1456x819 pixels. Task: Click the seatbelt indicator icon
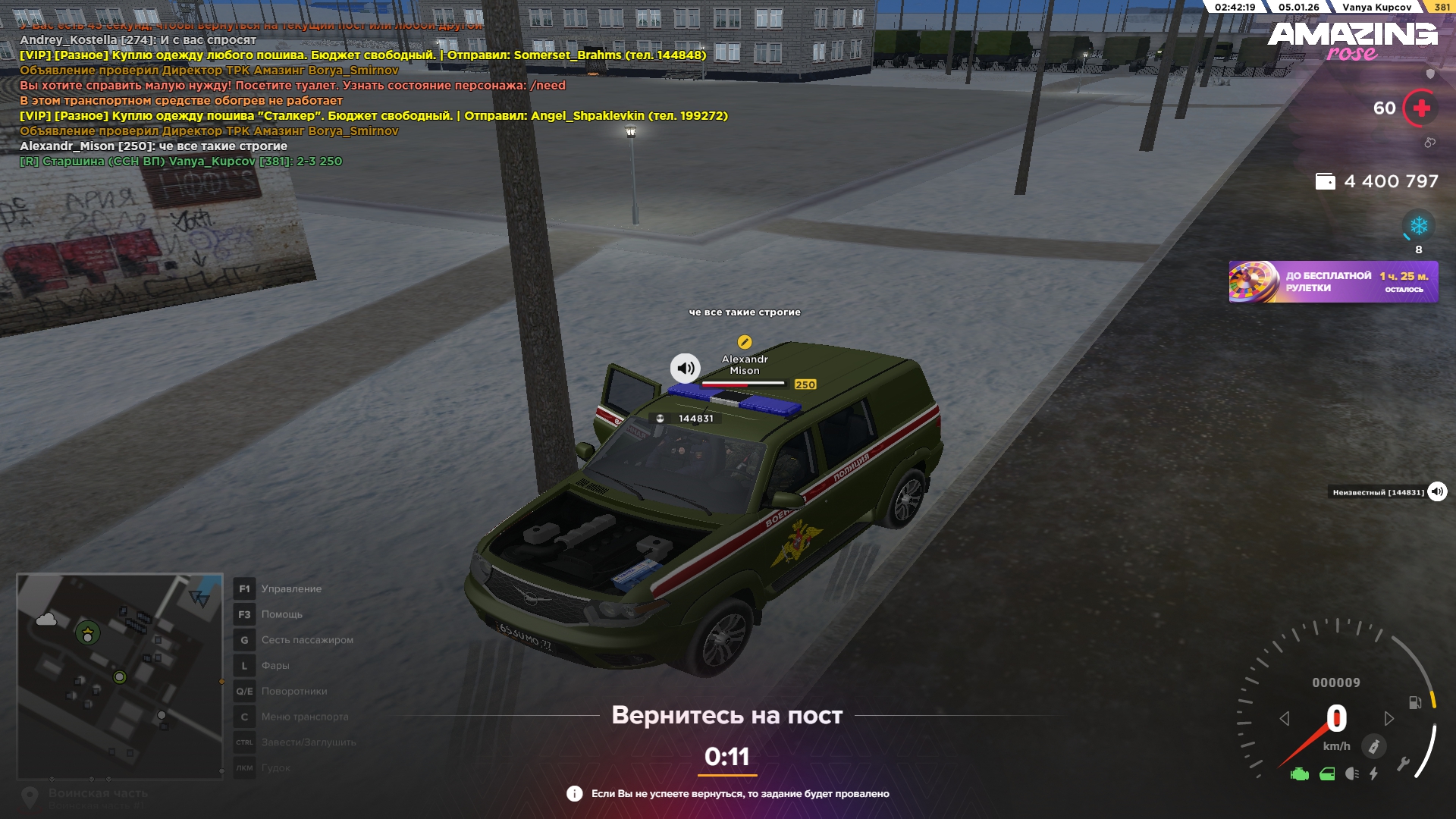coord(1373,747)
